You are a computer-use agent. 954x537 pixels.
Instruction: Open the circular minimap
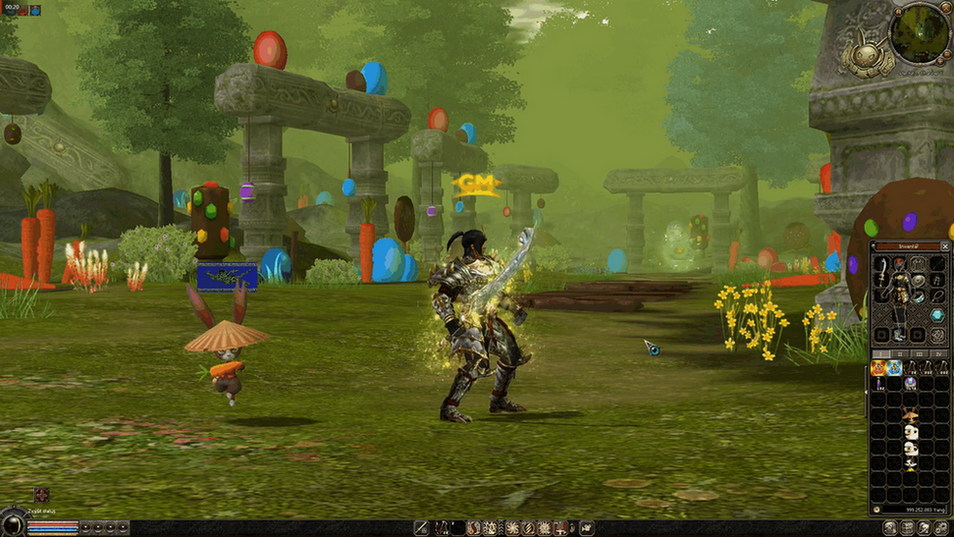pyautogui.click(x=919, y=33)
